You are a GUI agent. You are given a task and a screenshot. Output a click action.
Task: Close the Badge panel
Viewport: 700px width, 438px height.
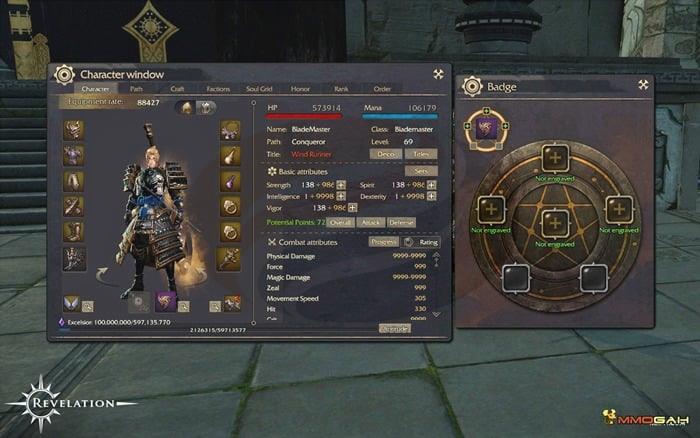coord(643,85)
